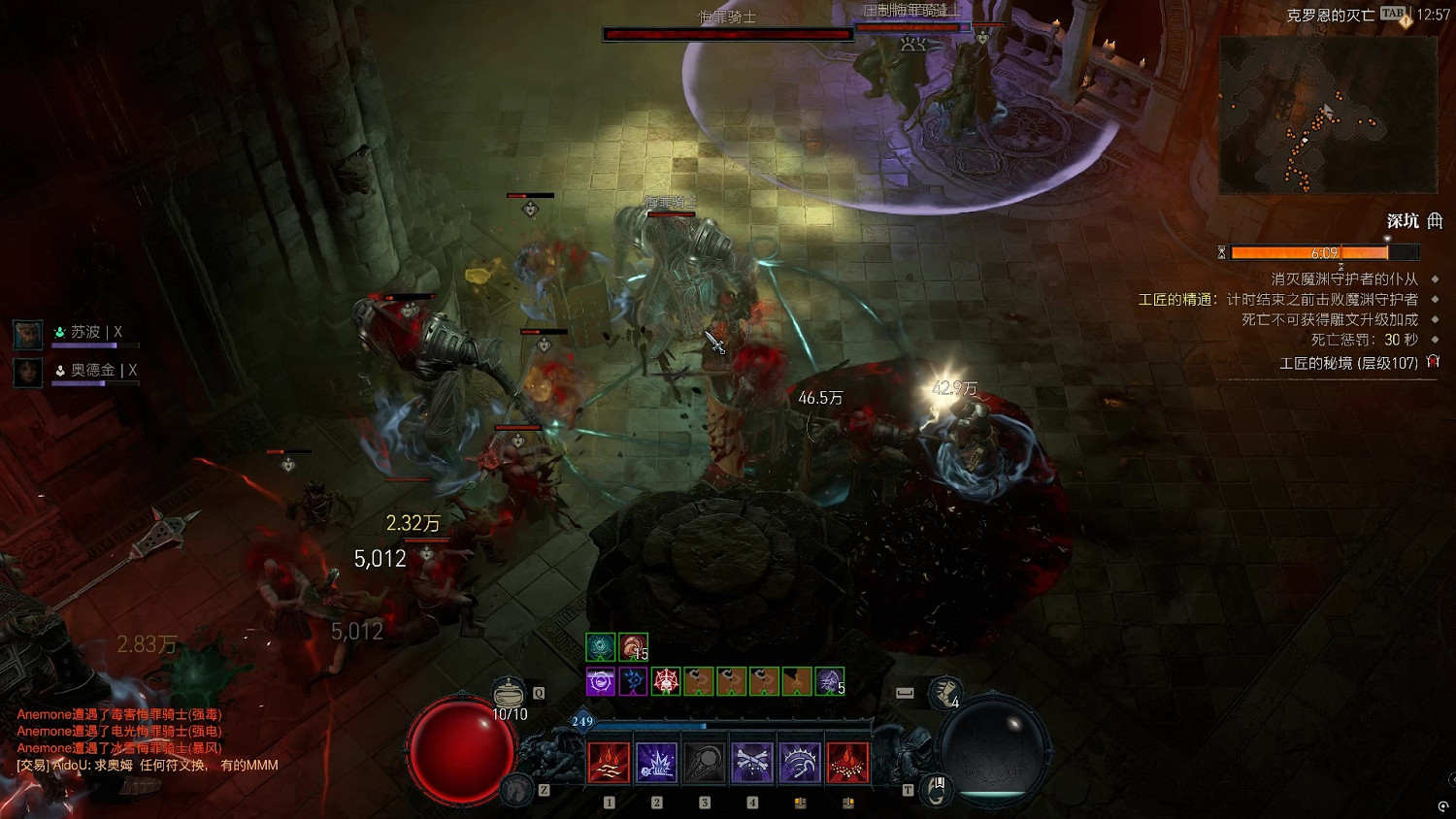The image size is (1456, 819).
Task: Open the 工匠的秘境 dungeon tracker entry
Action: tap(1348, 363)
